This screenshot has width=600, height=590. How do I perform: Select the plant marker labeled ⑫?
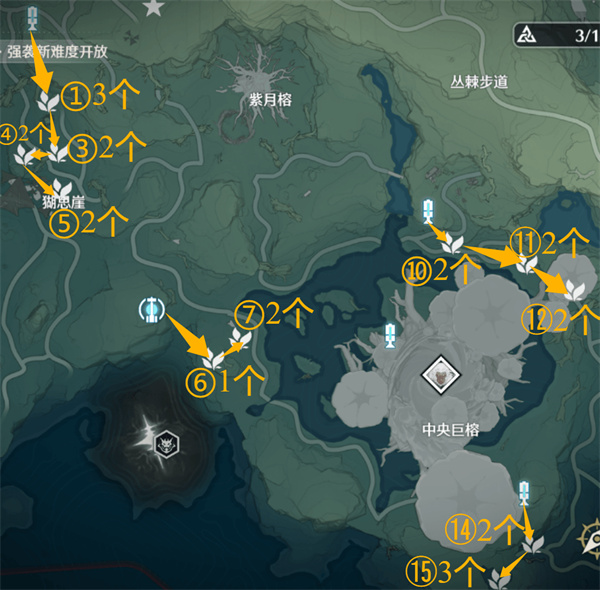[575, 289]
